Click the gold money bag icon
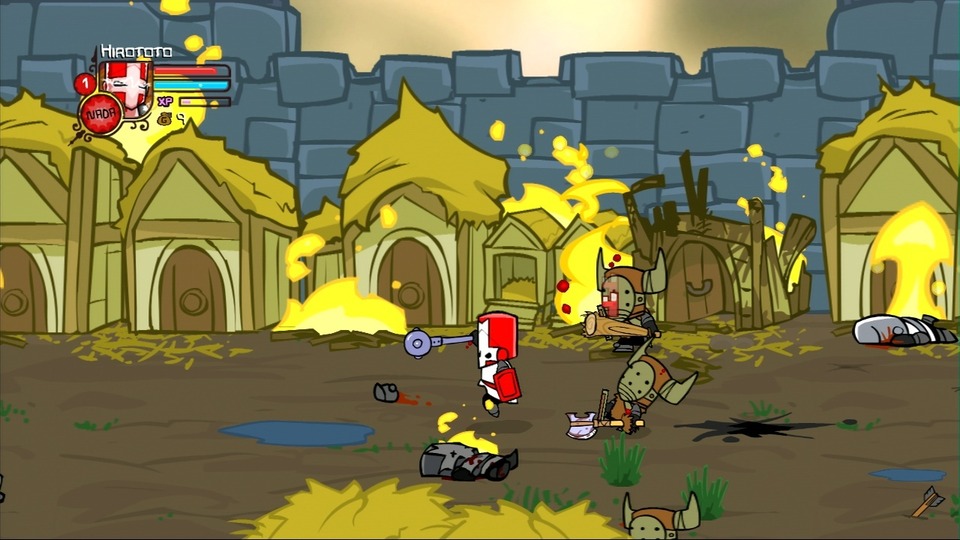This screenshot has height=540, width=960. (x=165, y=119)
